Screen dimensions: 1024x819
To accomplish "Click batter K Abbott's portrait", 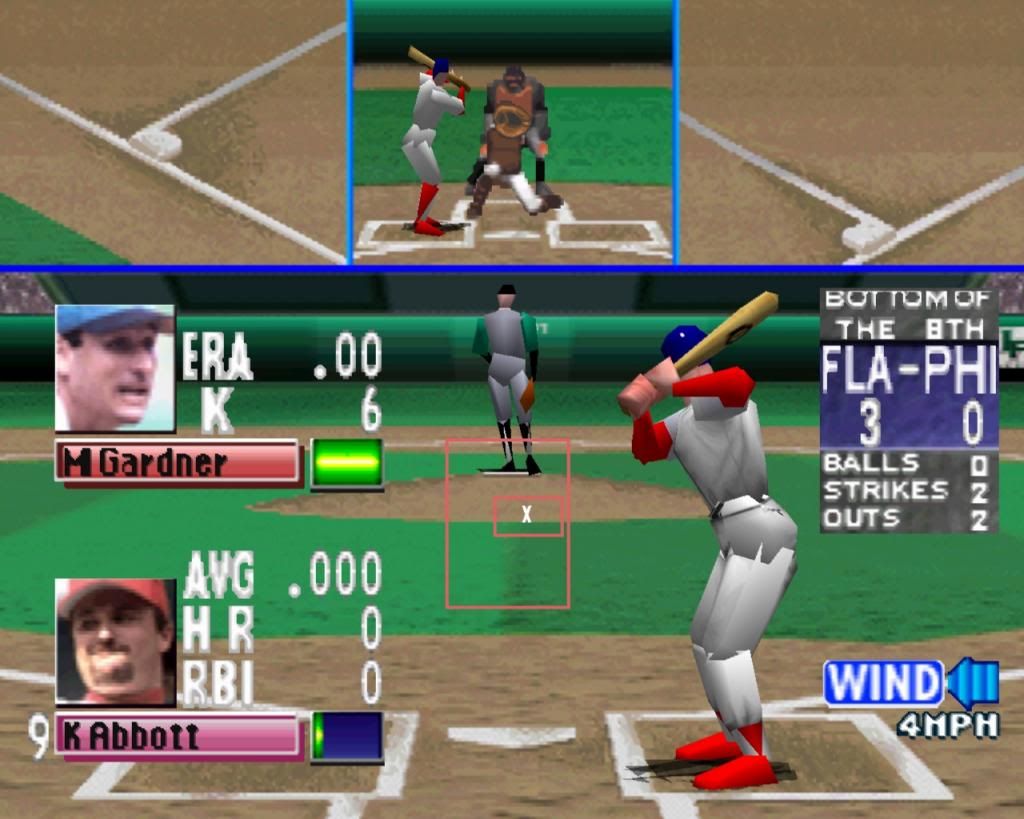I will tap(115, 641).
